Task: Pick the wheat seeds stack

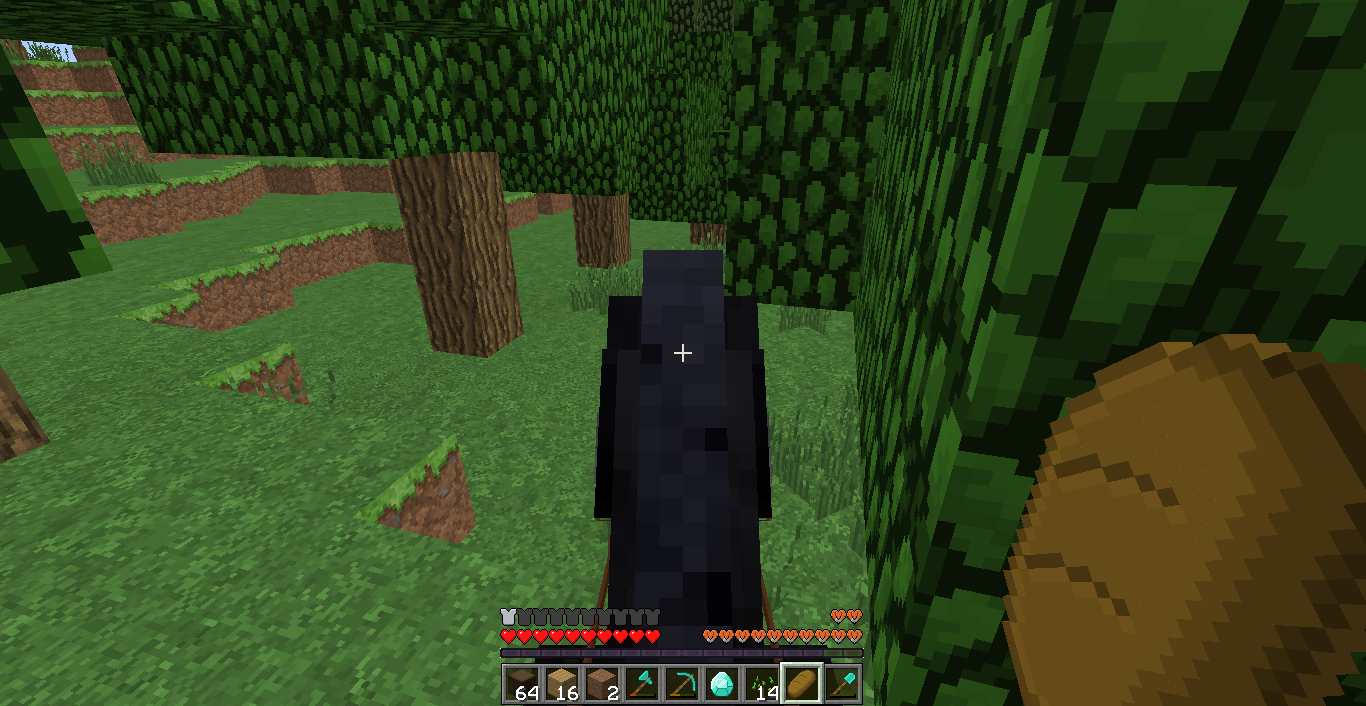Action: click(761, 684)
